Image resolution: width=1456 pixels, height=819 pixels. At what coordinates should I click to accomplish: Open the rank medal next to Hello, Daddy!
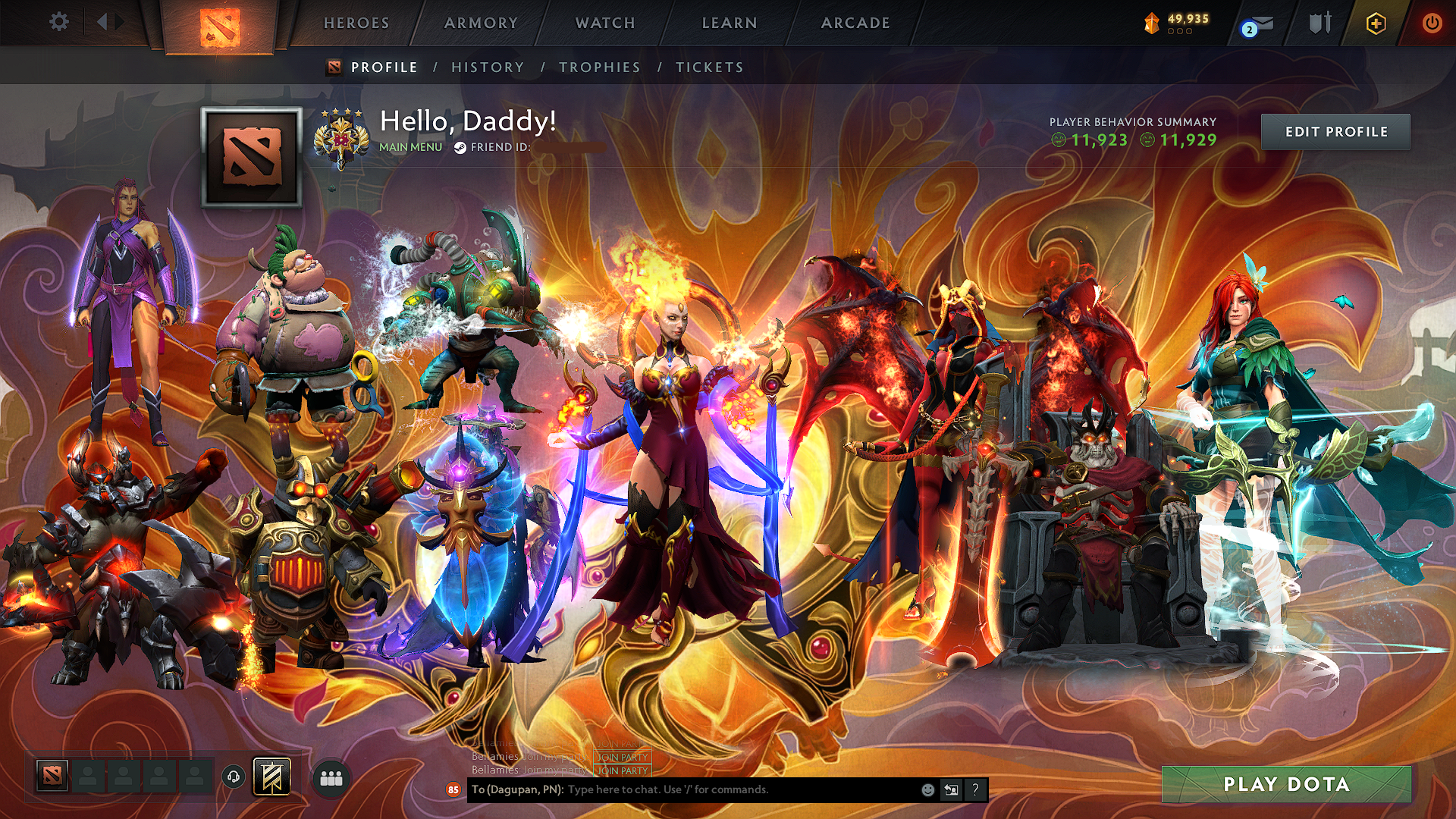340,137
